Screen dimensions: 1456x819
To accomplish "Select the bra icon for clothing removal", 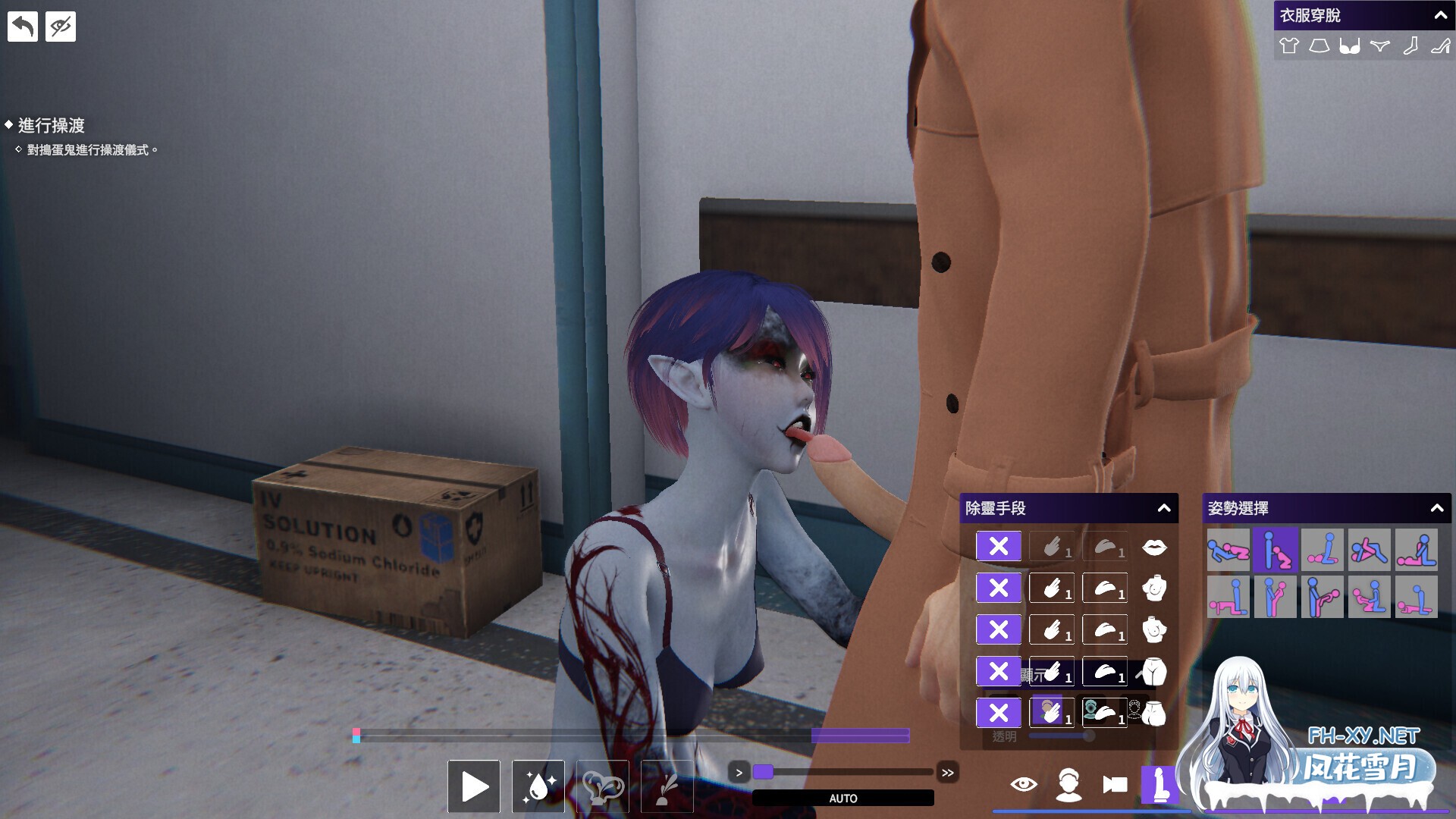I will [x=1349, y=45].
